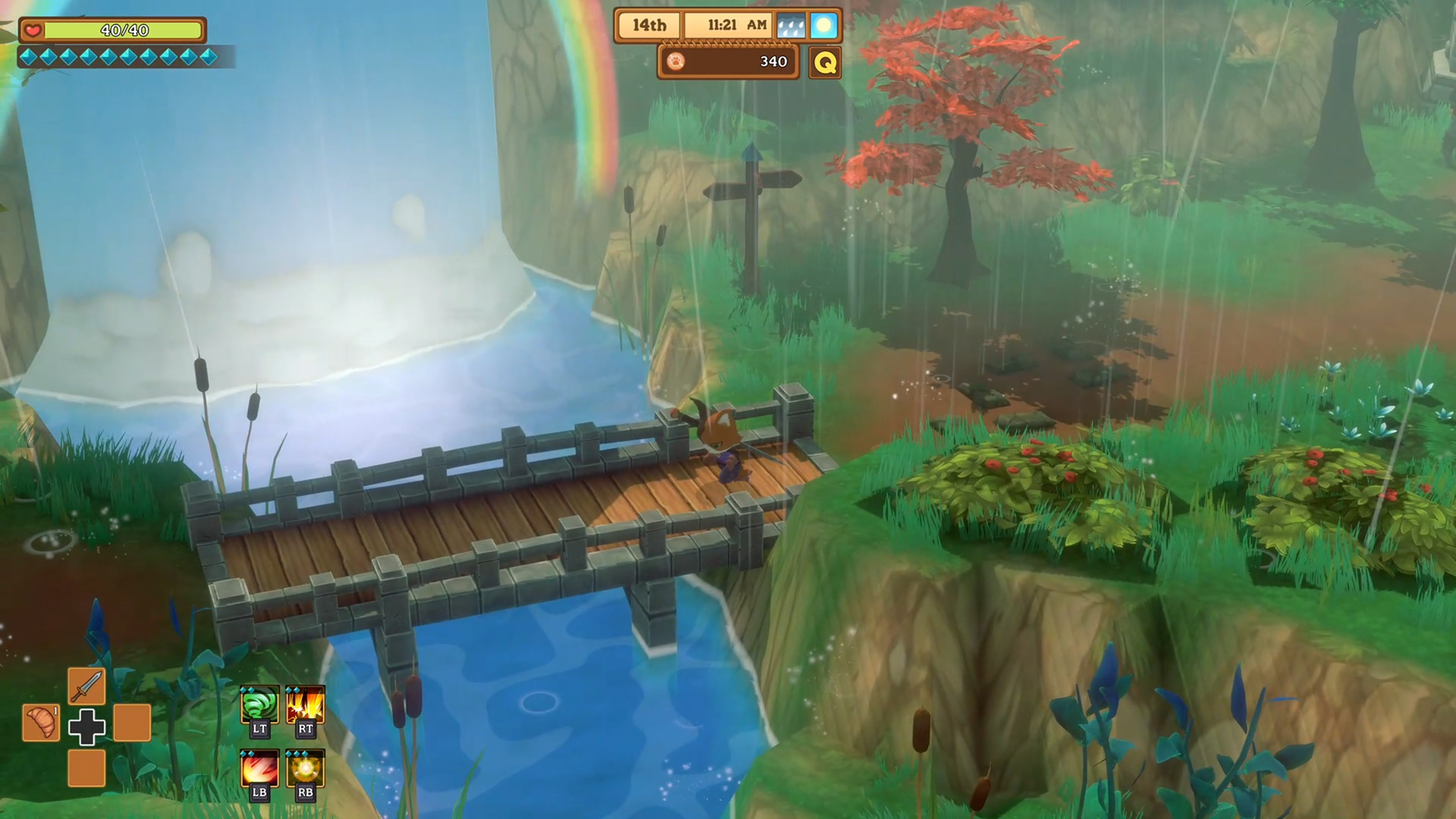The width and height of the screenshot is (1456, 819).
Task: Activate the glowing light orb skill
Action: (305, 767)
